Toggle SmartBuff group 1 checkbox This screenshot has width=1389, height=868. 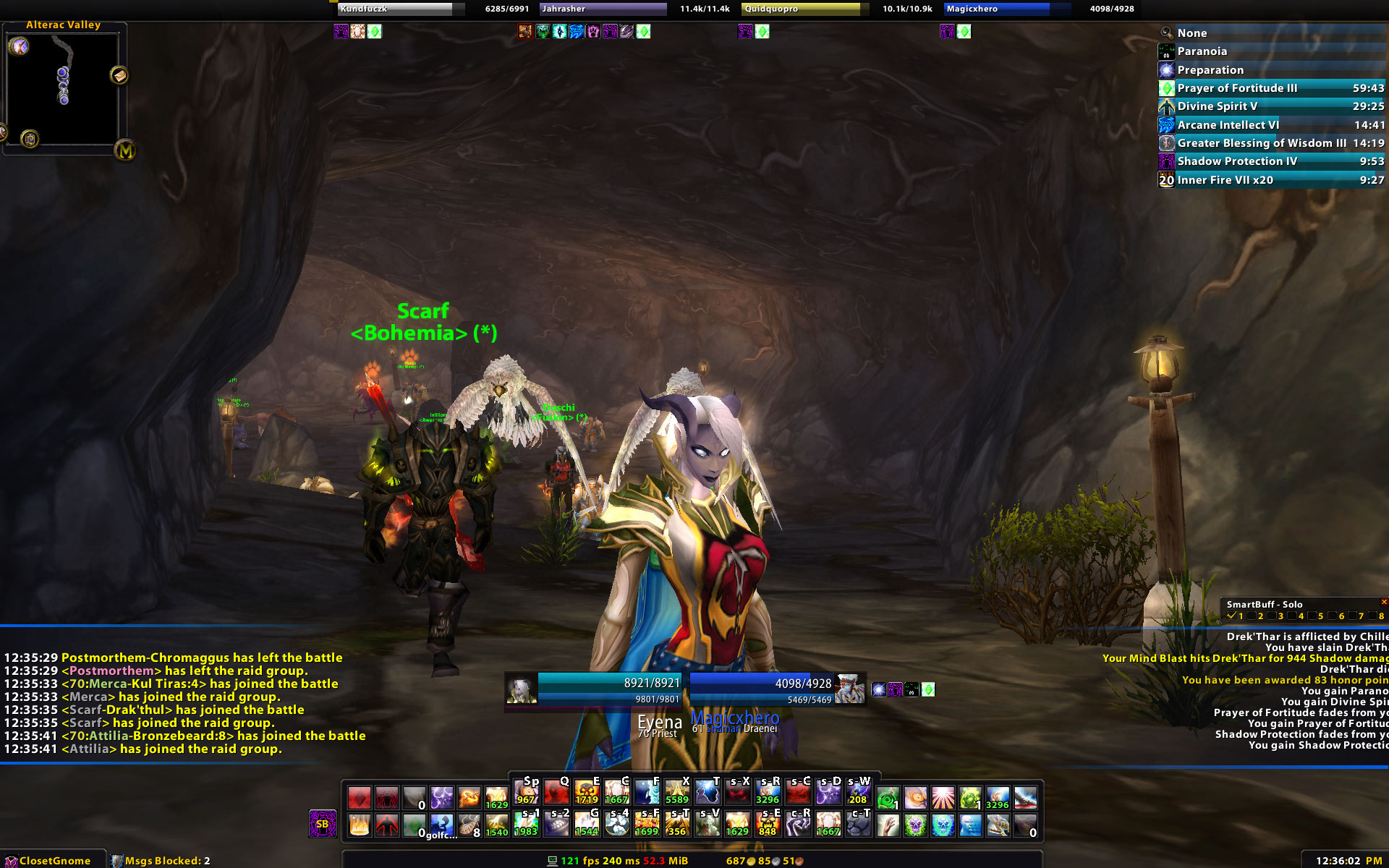[x=1231, y=616]
